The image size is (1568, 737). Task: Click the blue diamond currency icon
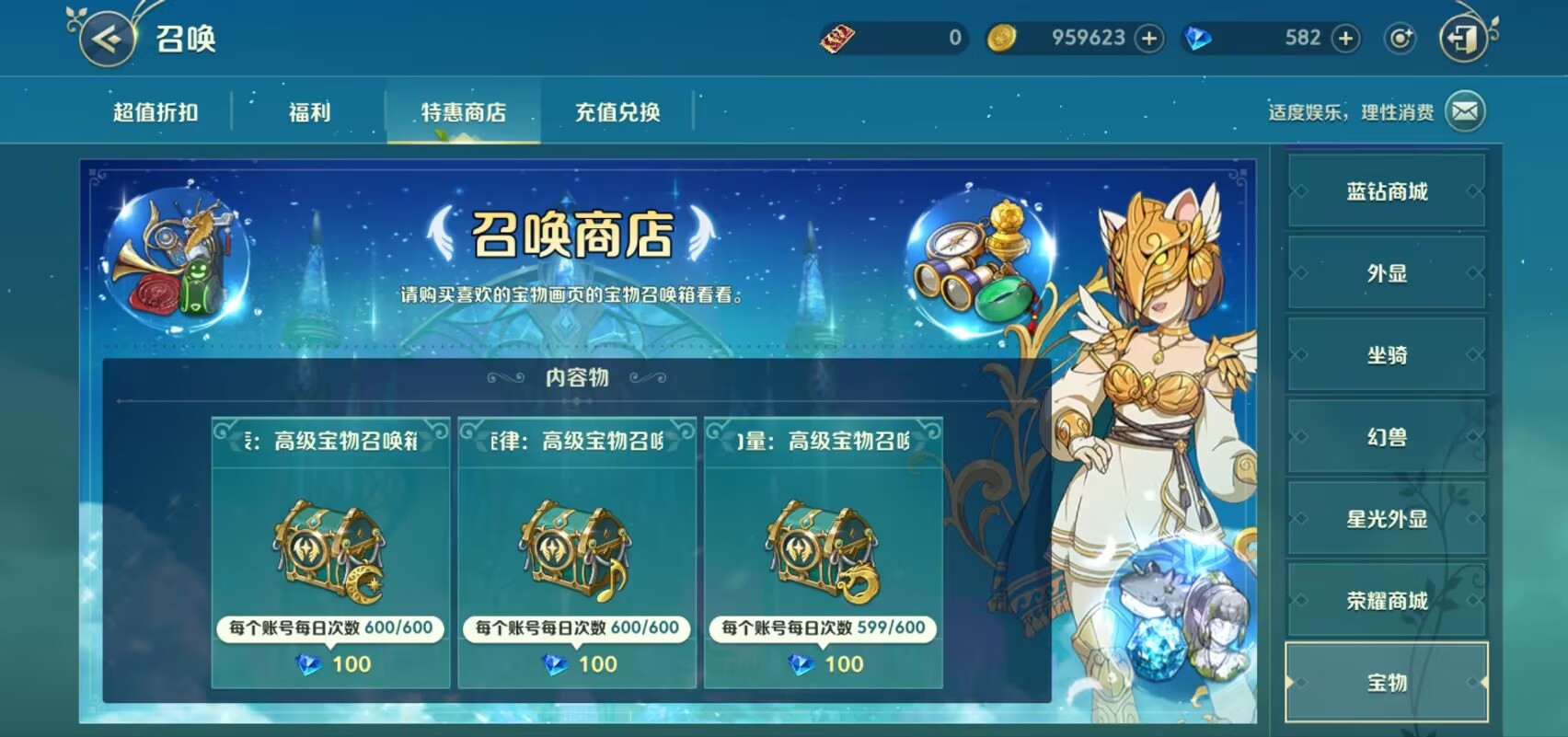click(1198, 38)
